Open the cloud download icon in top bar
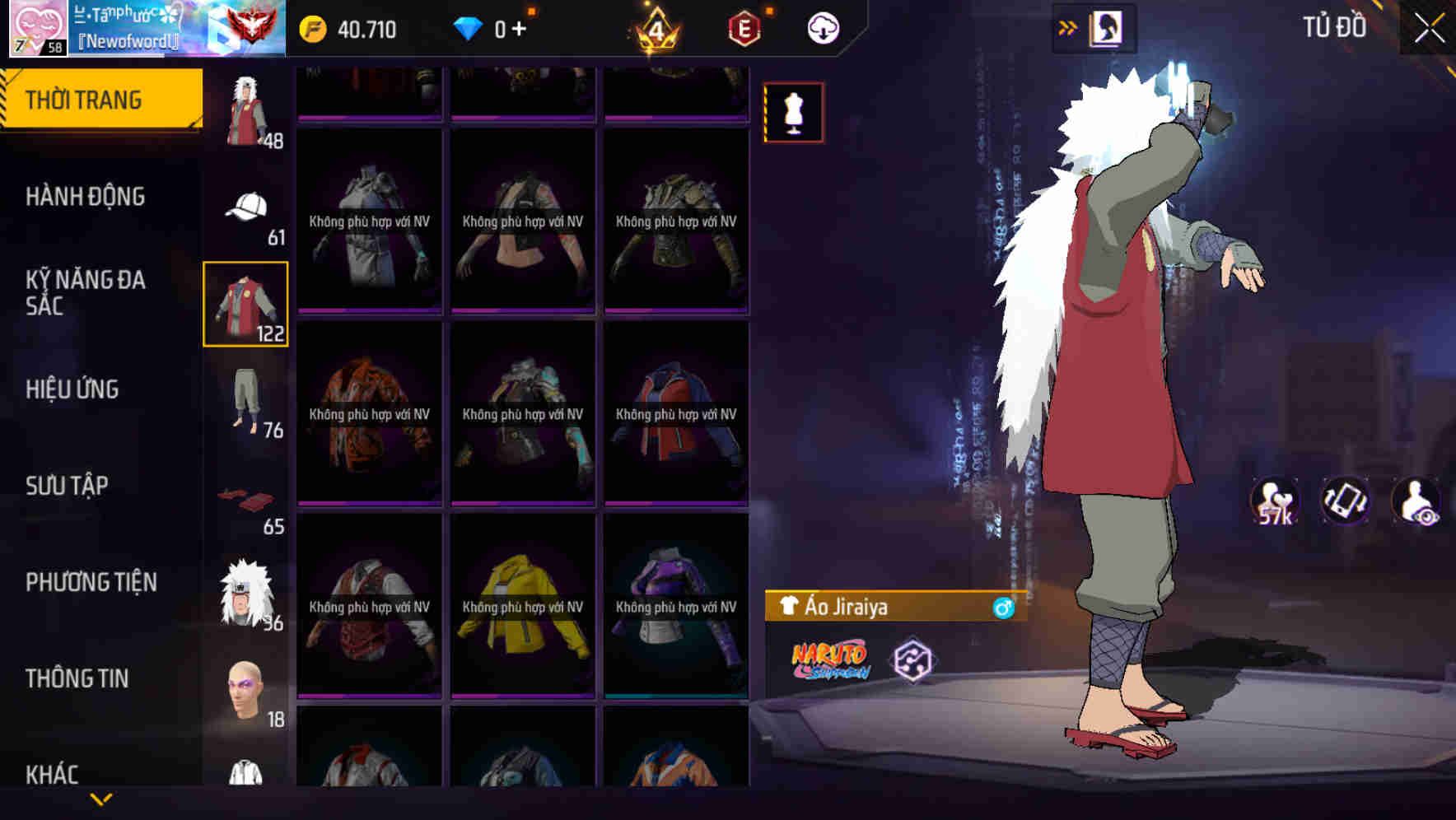This screenshot has width=1456, height=820. pos(823,27)
